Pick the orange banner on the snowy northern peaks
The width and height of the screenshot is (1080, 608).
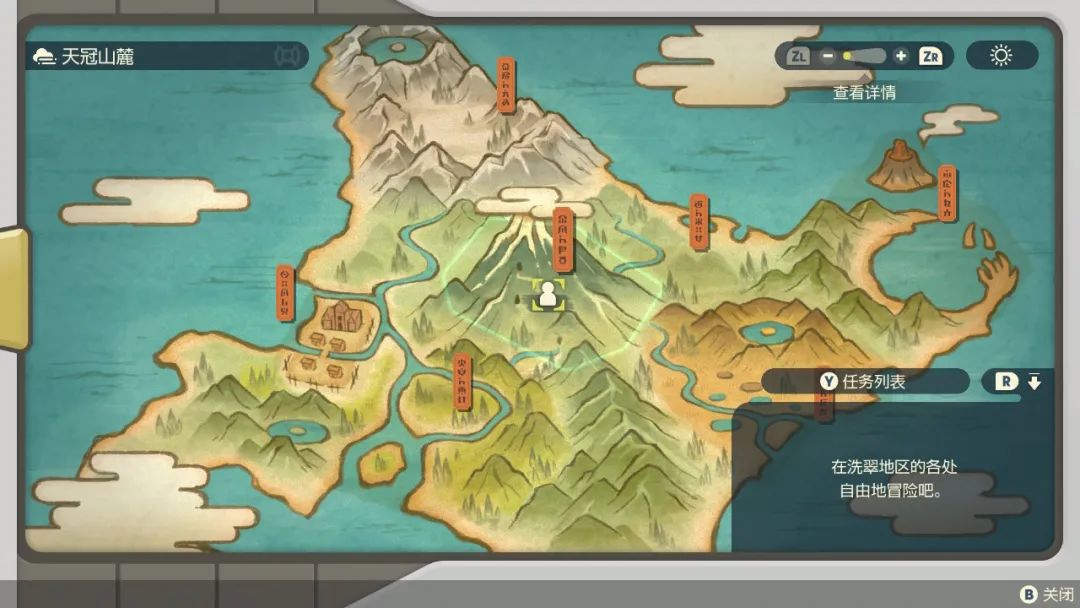[x=507, y=85]
